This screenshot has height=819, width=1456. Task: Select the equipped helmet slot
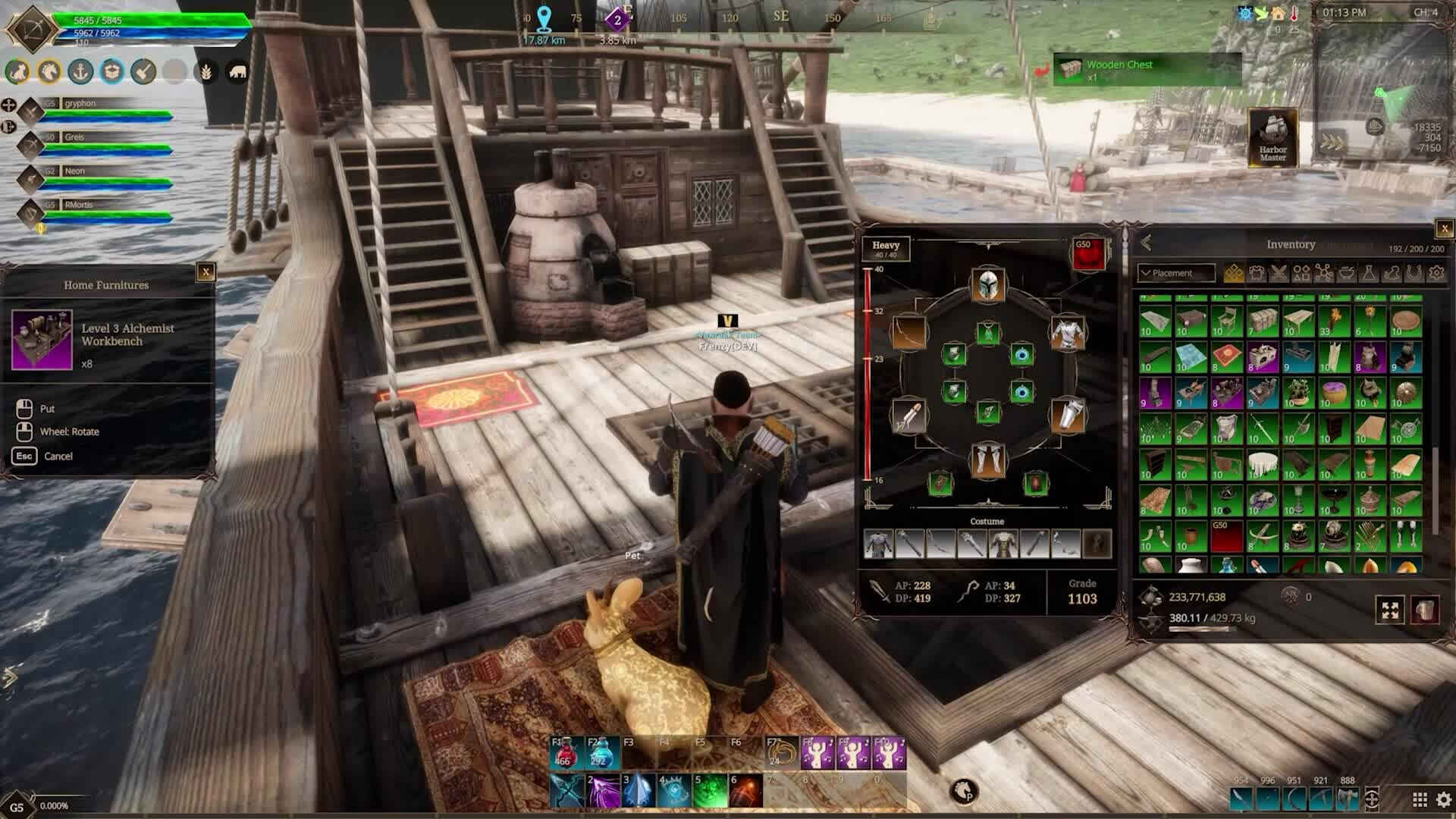pos(987,285)
